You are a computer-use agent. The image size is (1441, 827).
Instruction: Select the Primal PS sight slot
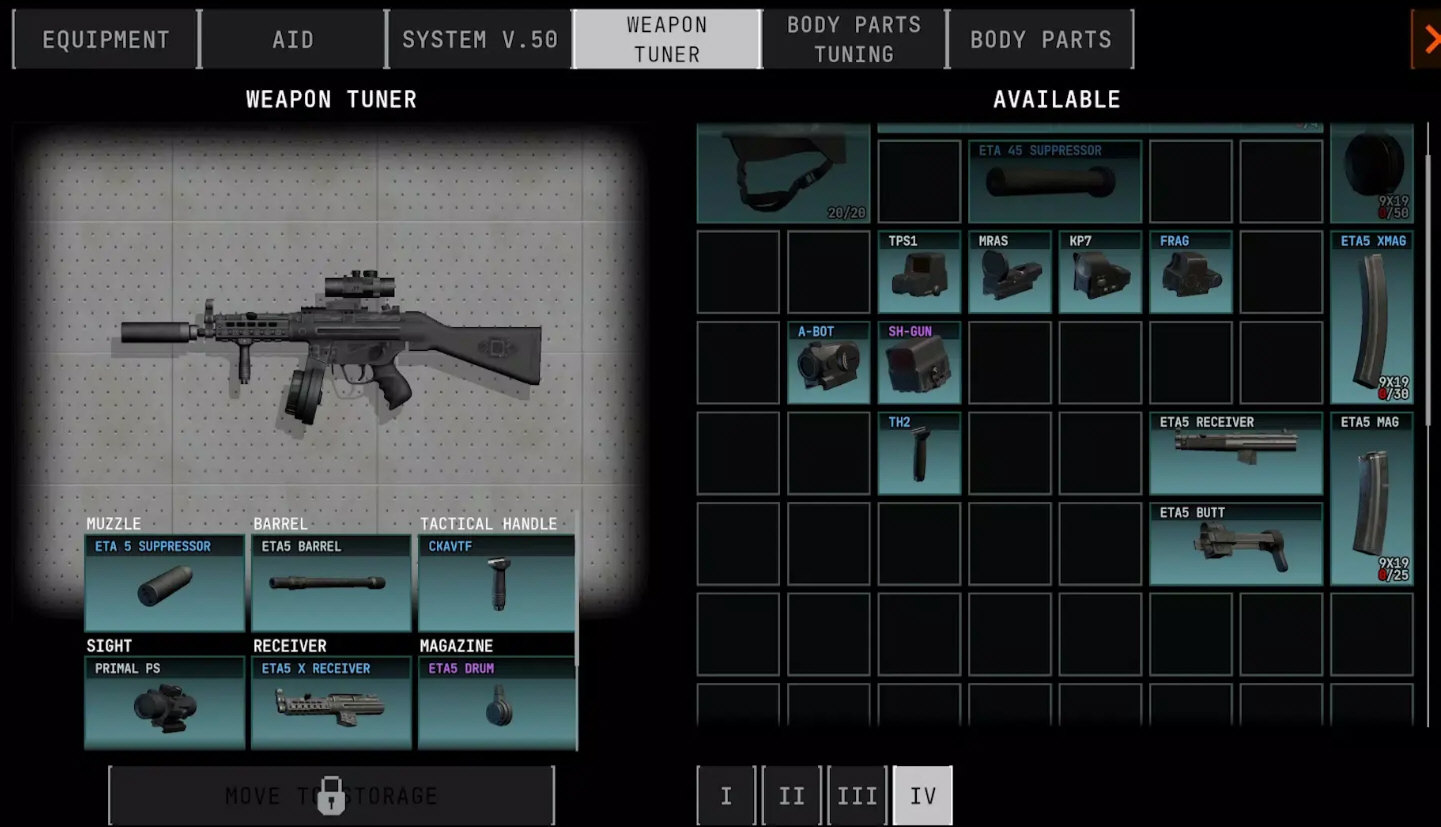pos(164,703)
